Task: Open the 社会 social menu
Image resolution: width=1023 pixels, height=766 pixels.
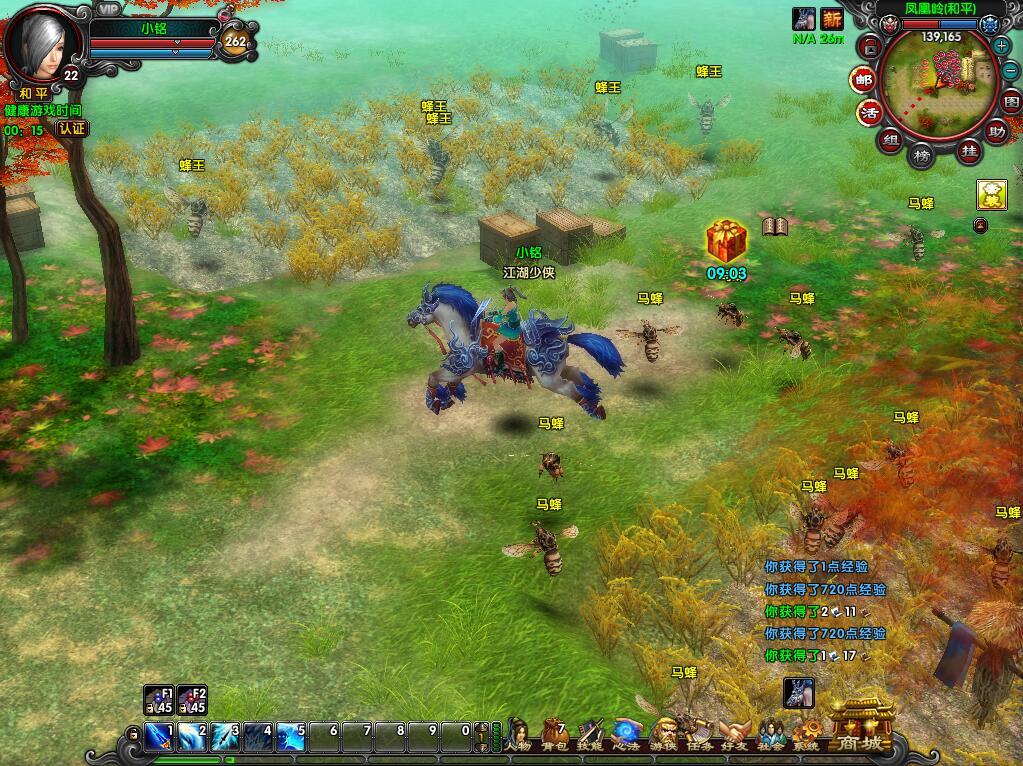Action: (771, 735)
